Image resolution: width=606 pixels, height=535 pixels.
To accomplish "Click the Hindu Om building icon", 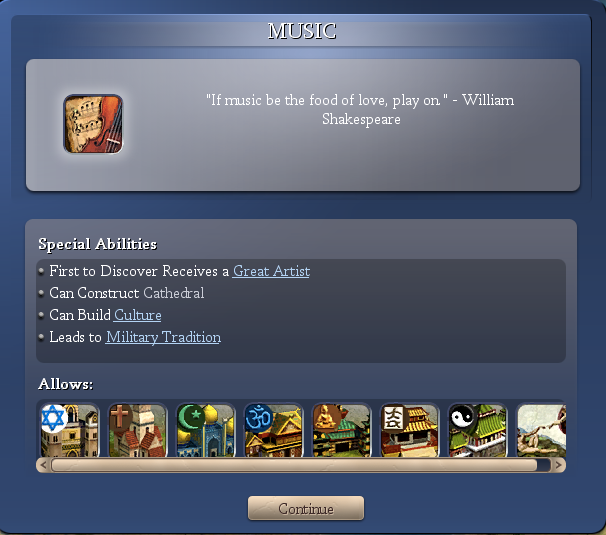I will click(273, 430).
